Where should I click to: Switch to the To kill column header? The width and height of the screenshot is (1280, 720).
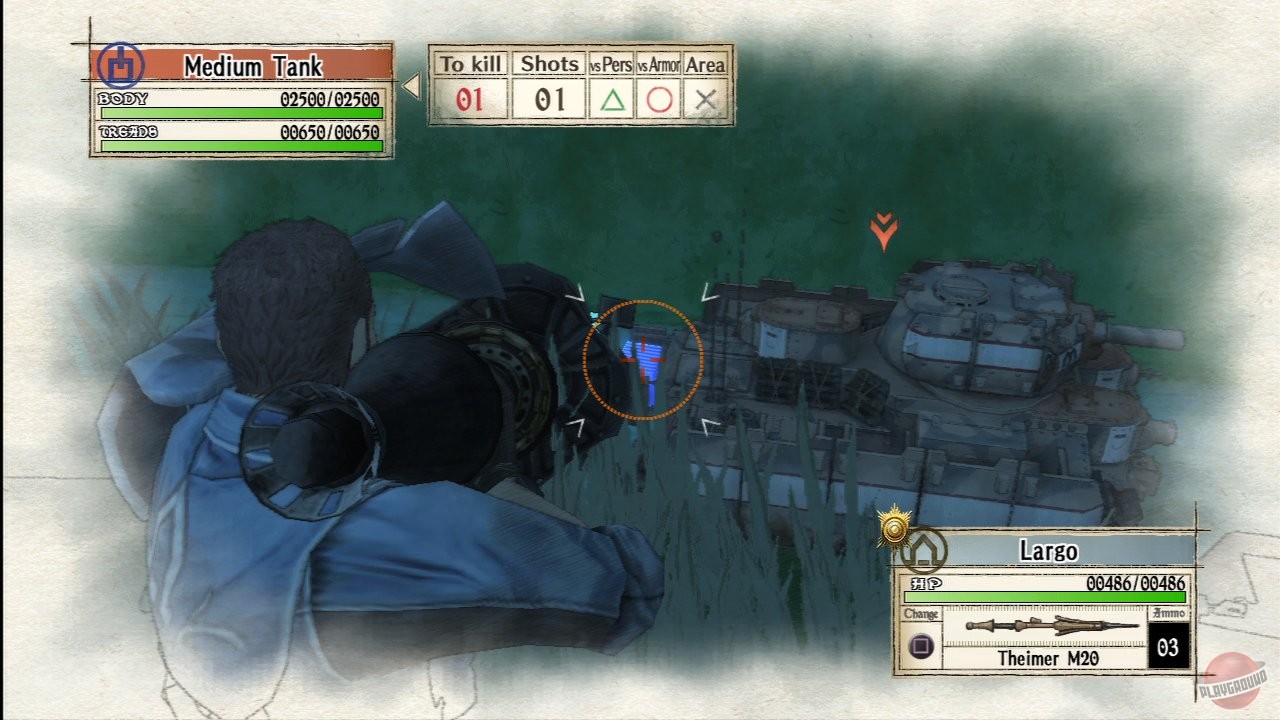coord(472,63)
